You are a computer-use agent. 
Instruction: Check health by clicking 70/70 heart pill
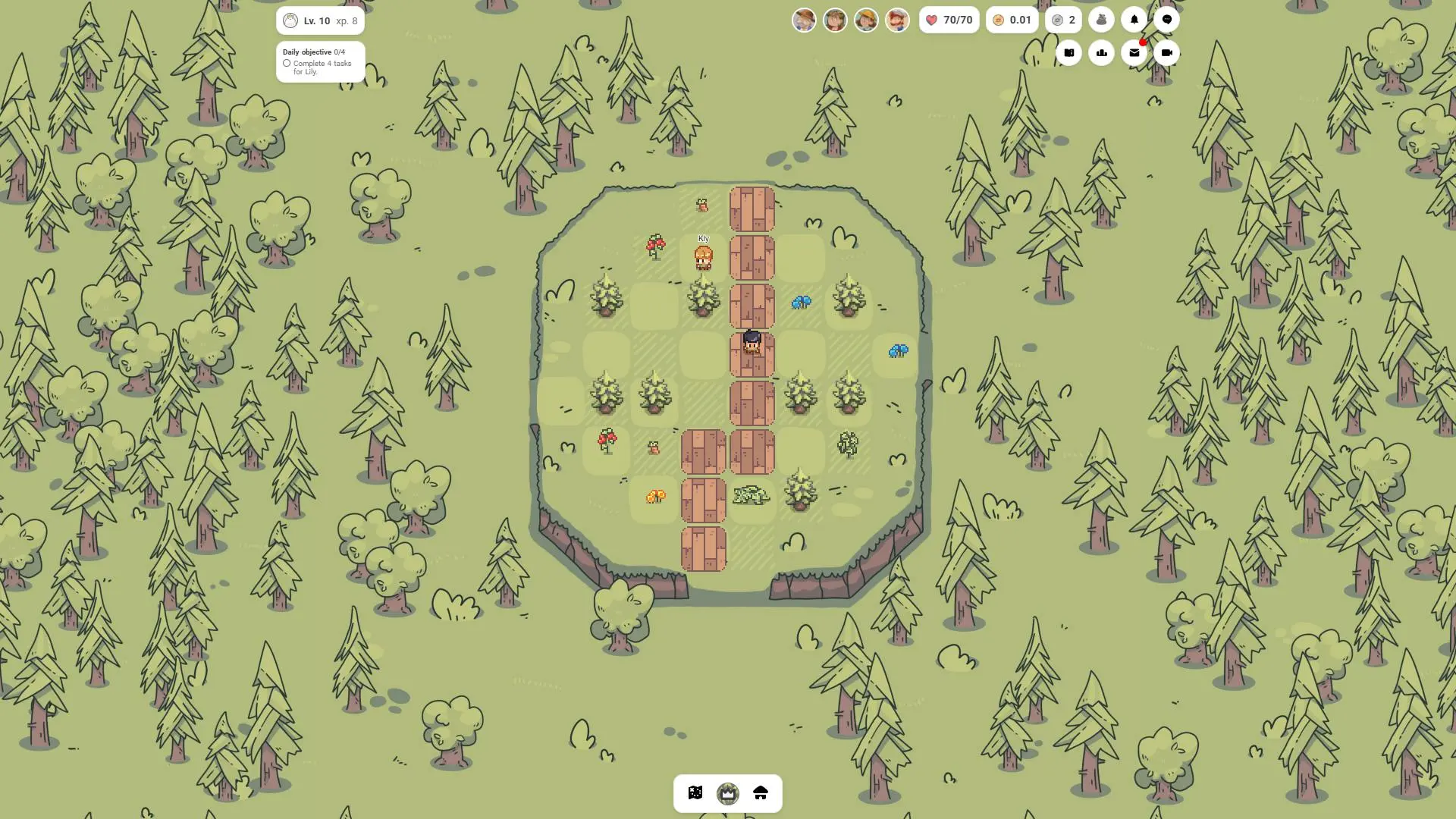[949, 19]
